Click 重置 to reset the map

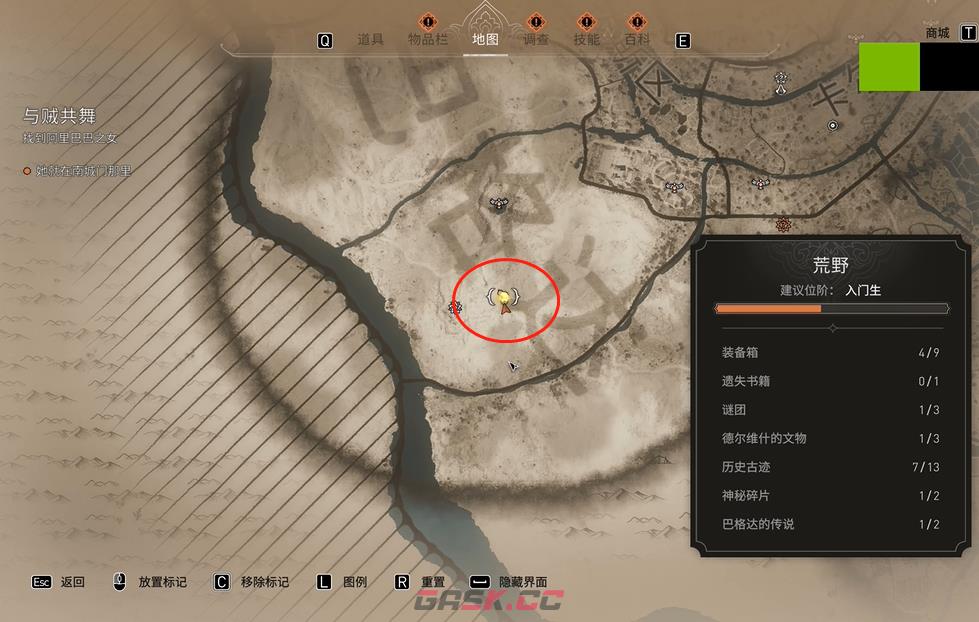click(433, 582)
